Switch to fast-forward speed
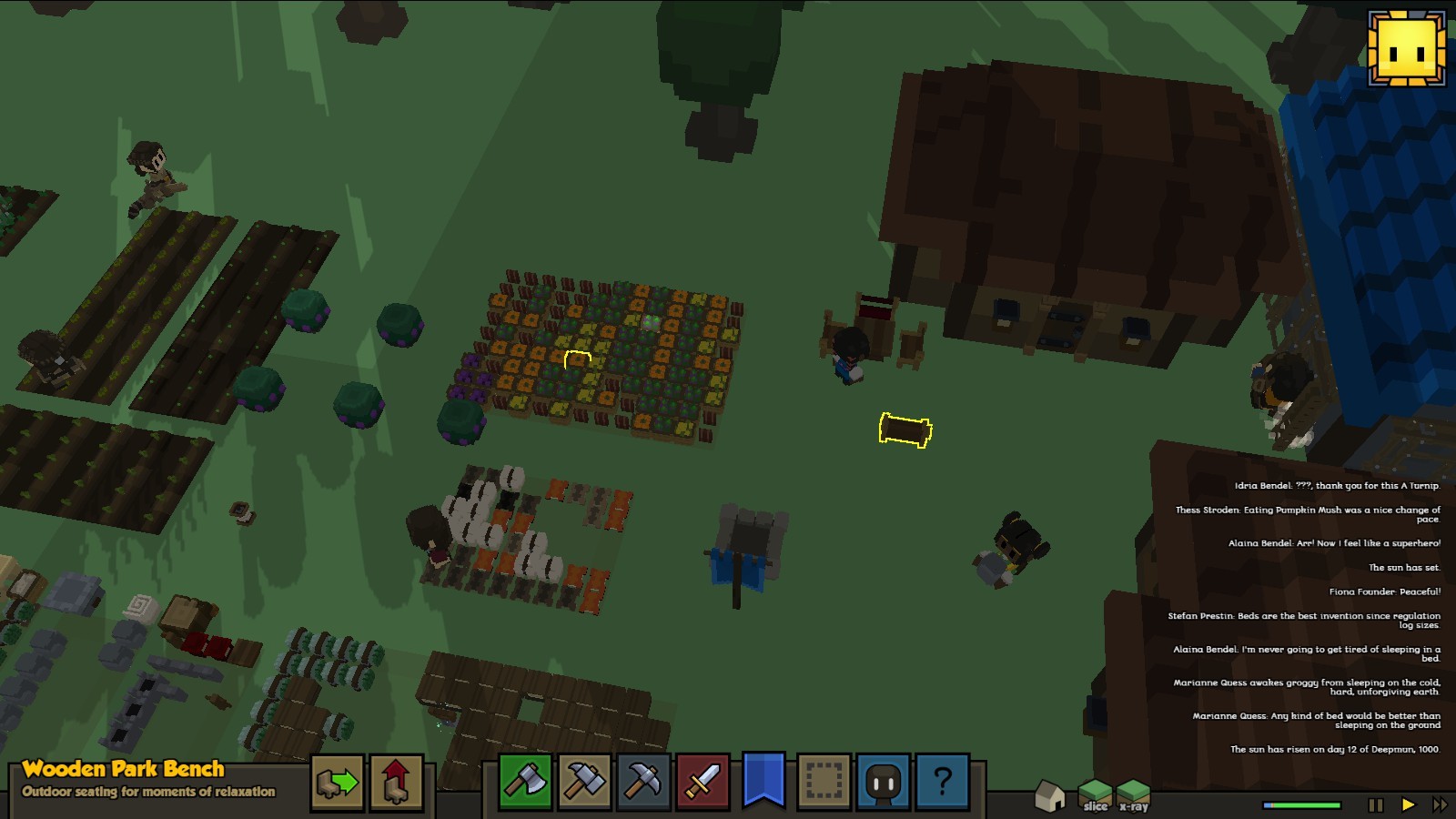1456x819 pixels. [x=1440, y=804]
